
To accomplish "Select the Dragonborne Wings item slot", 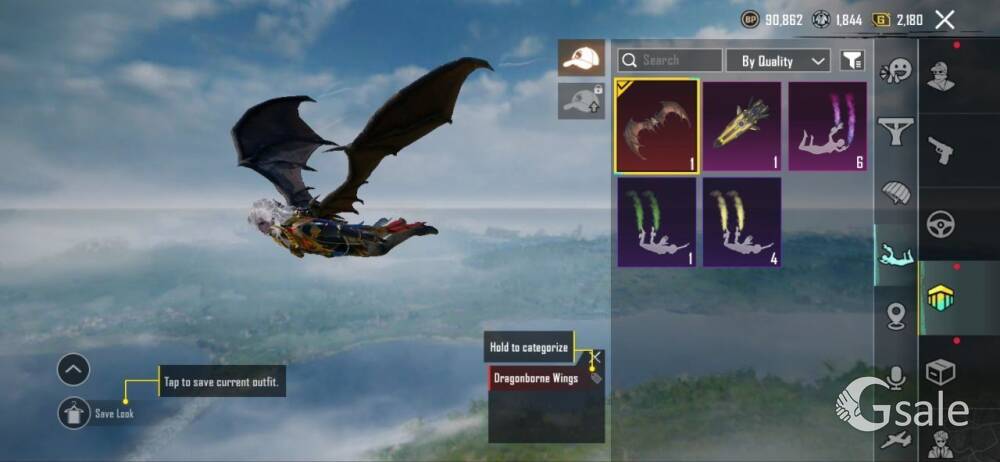I will pyautogui.click(x=656, y=126).
